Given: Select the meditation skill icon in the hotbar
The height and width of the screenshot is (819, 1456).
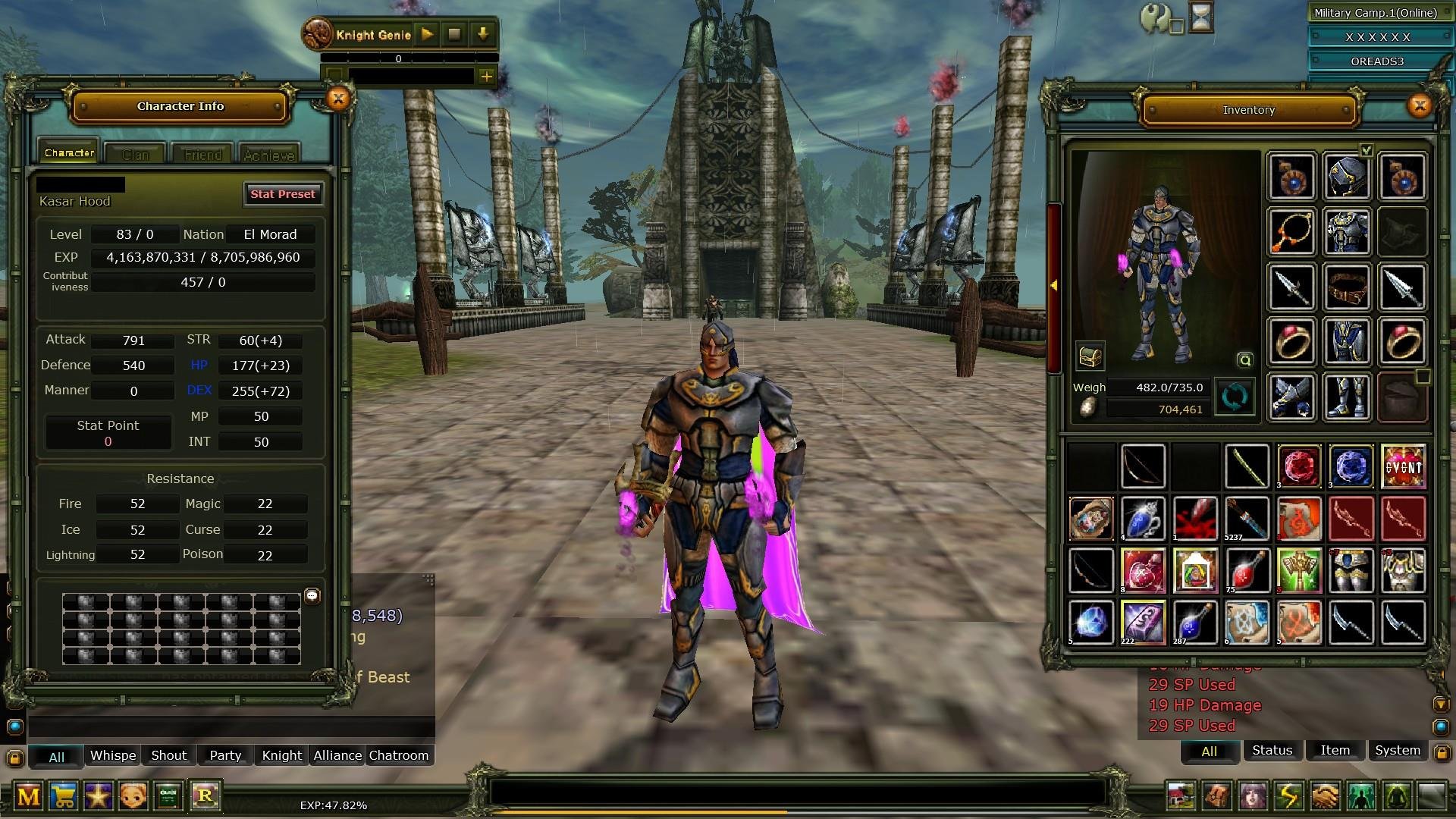Looking at the screenshot, I should pos(1396,796).
